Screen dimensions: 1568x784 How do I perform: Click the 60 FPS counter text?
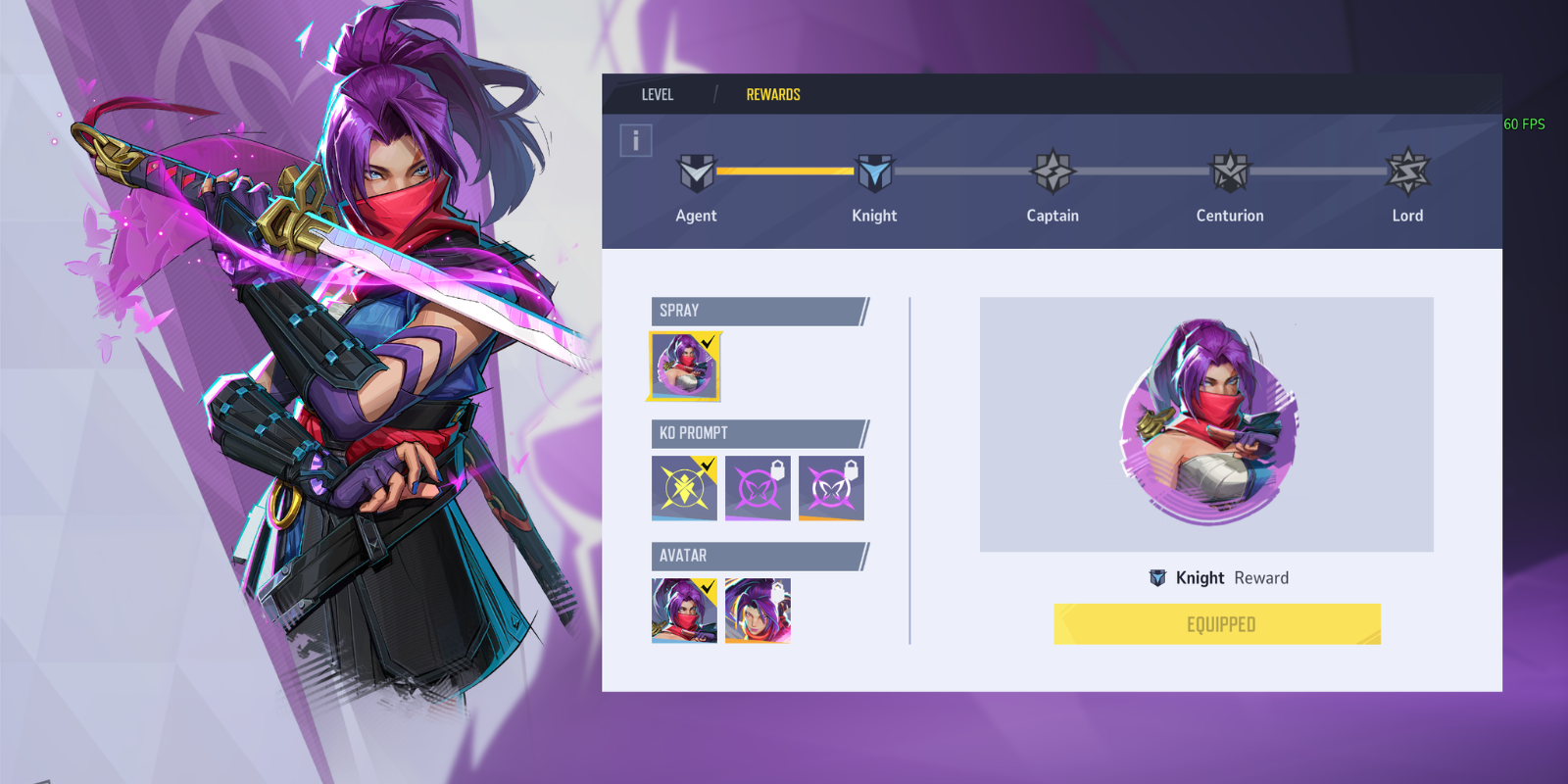(1523, 124)
